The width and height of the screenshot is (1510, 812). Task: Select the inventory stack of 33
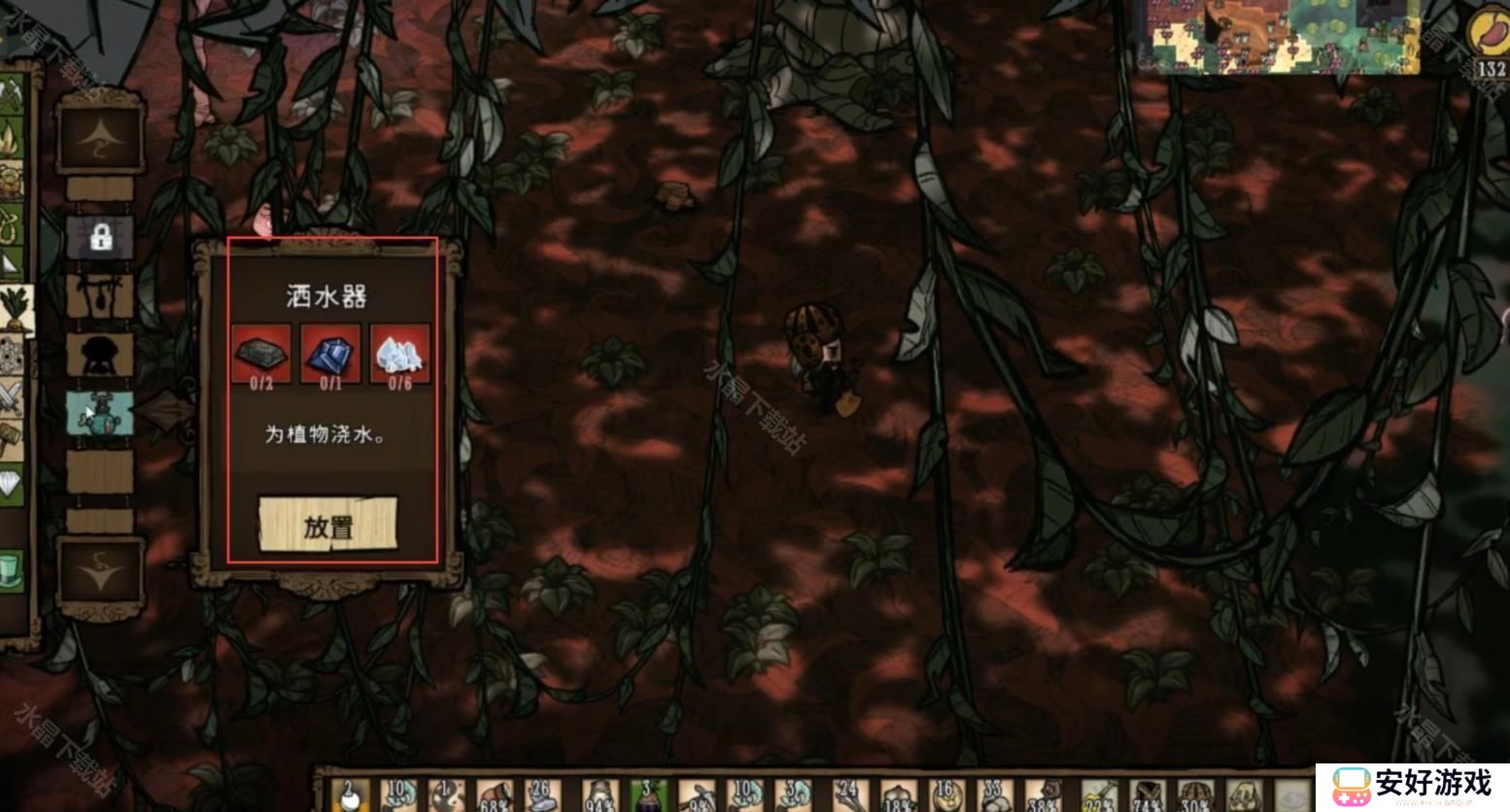tap(993, 796)
